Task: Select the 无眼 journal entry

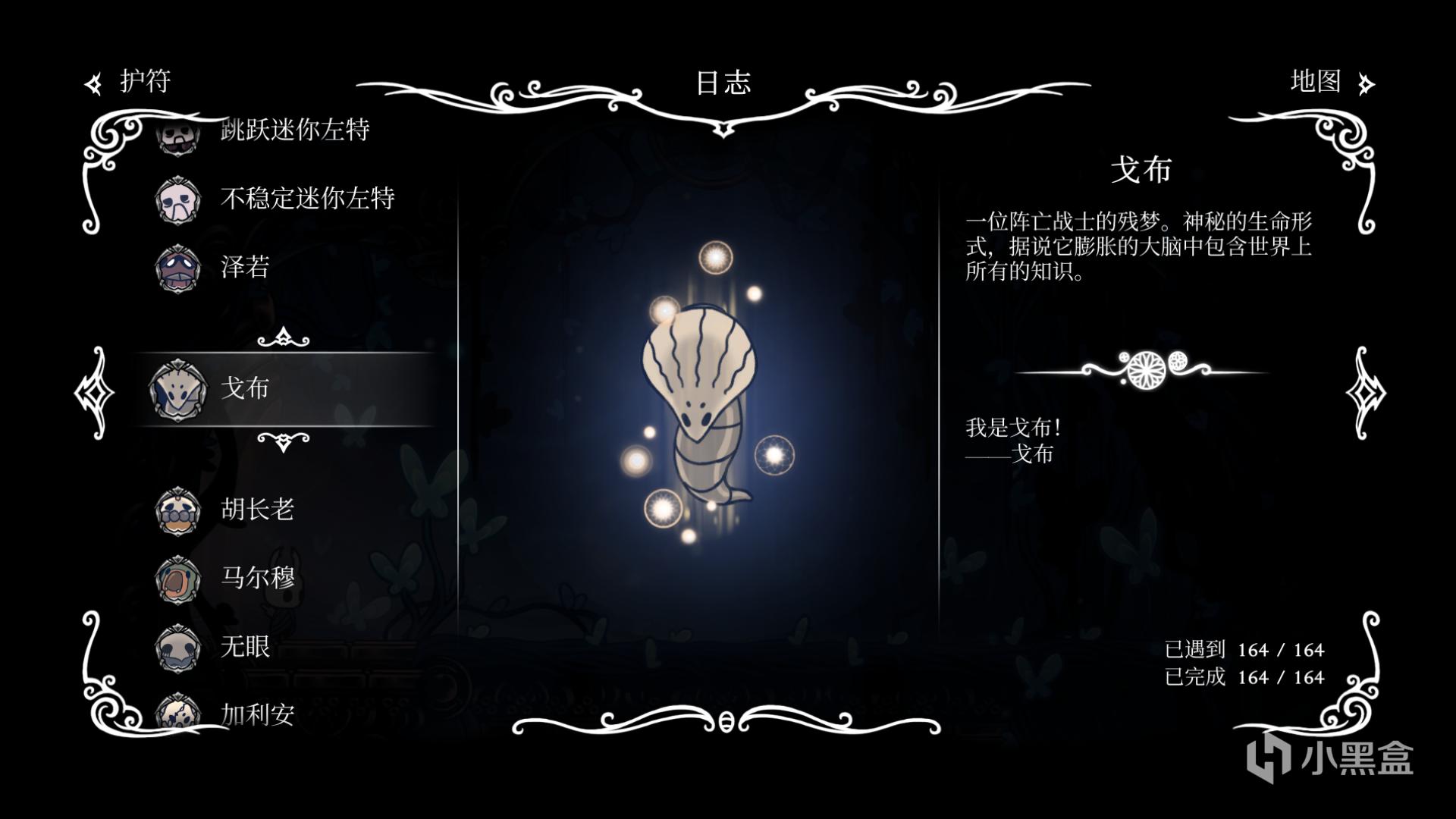Action: [x=244, y=646]
